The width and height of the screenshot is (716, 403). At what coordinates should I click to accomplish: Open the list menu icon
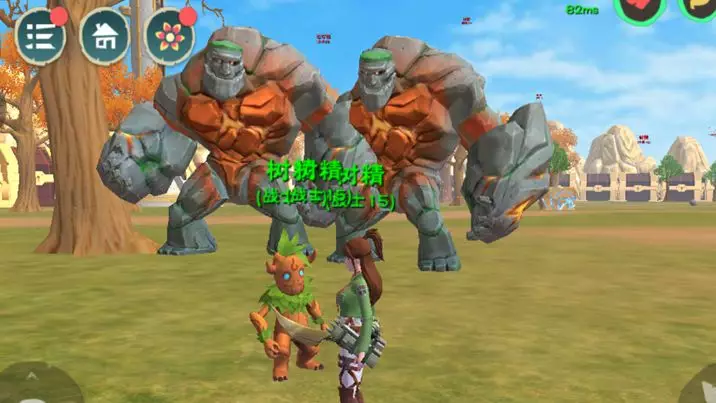40,36
